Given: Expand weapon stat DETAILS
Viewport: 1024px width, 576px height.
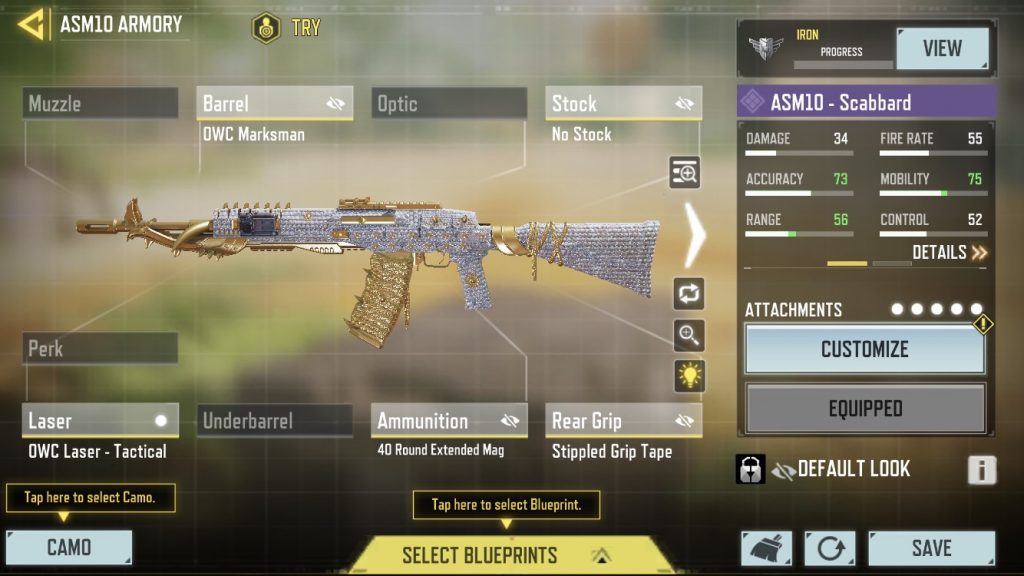Looking at the screenshot, I should 949,252.
